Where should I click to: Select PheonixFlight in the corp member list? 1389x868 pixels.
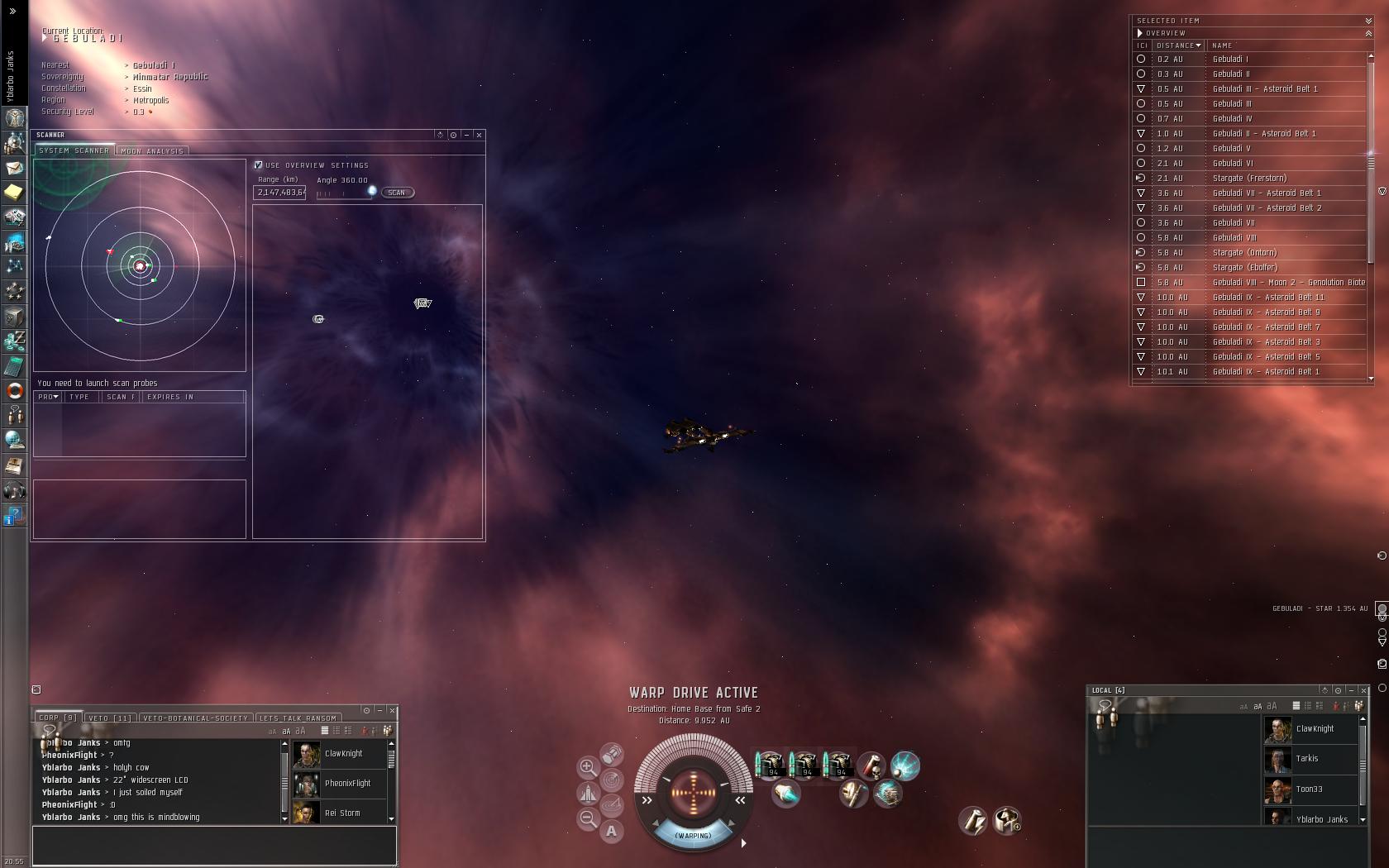pyautogui.click(x=347, y=784)
